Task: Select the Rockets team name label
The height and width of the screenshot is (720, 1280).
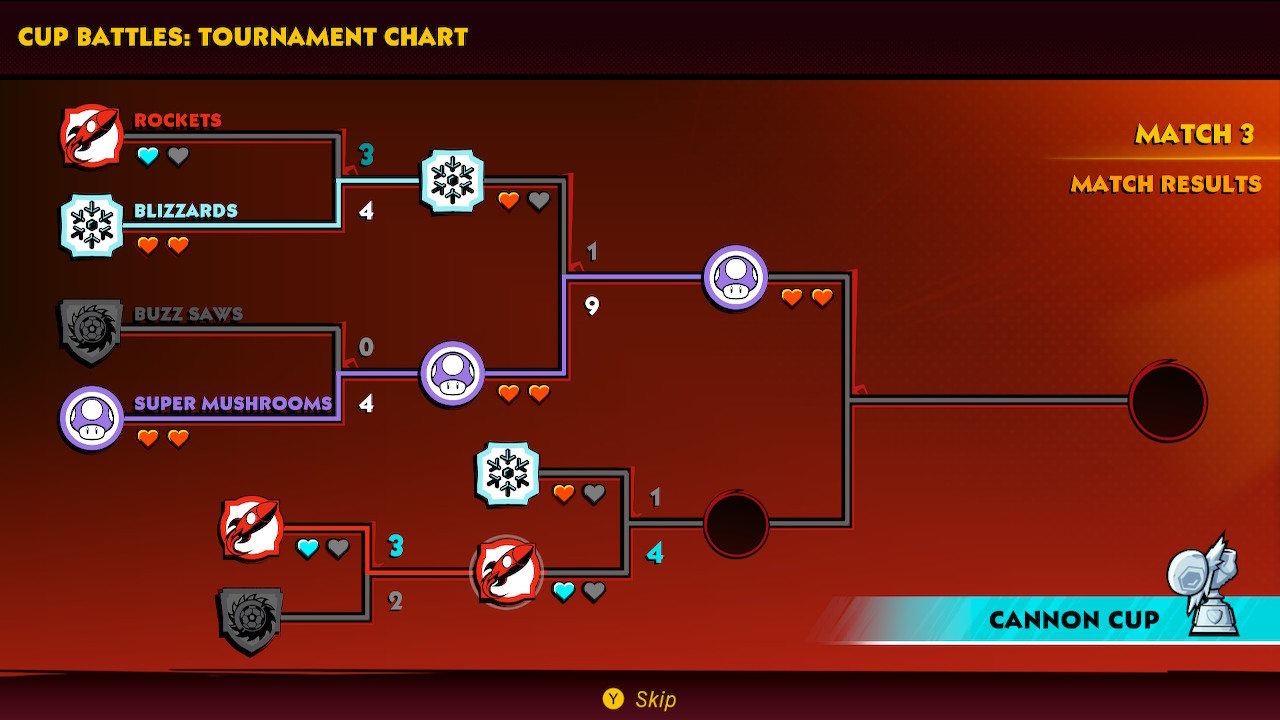Action: click(x=178, y=120)
